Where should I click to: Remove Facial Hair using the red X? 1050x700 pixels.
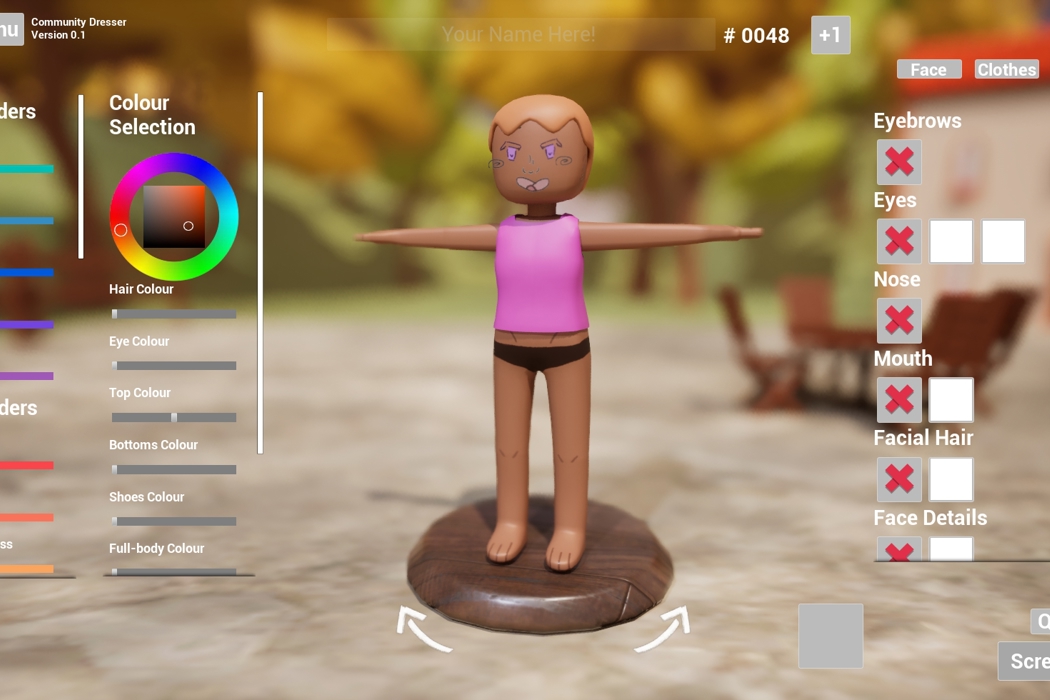coord(899,479)
